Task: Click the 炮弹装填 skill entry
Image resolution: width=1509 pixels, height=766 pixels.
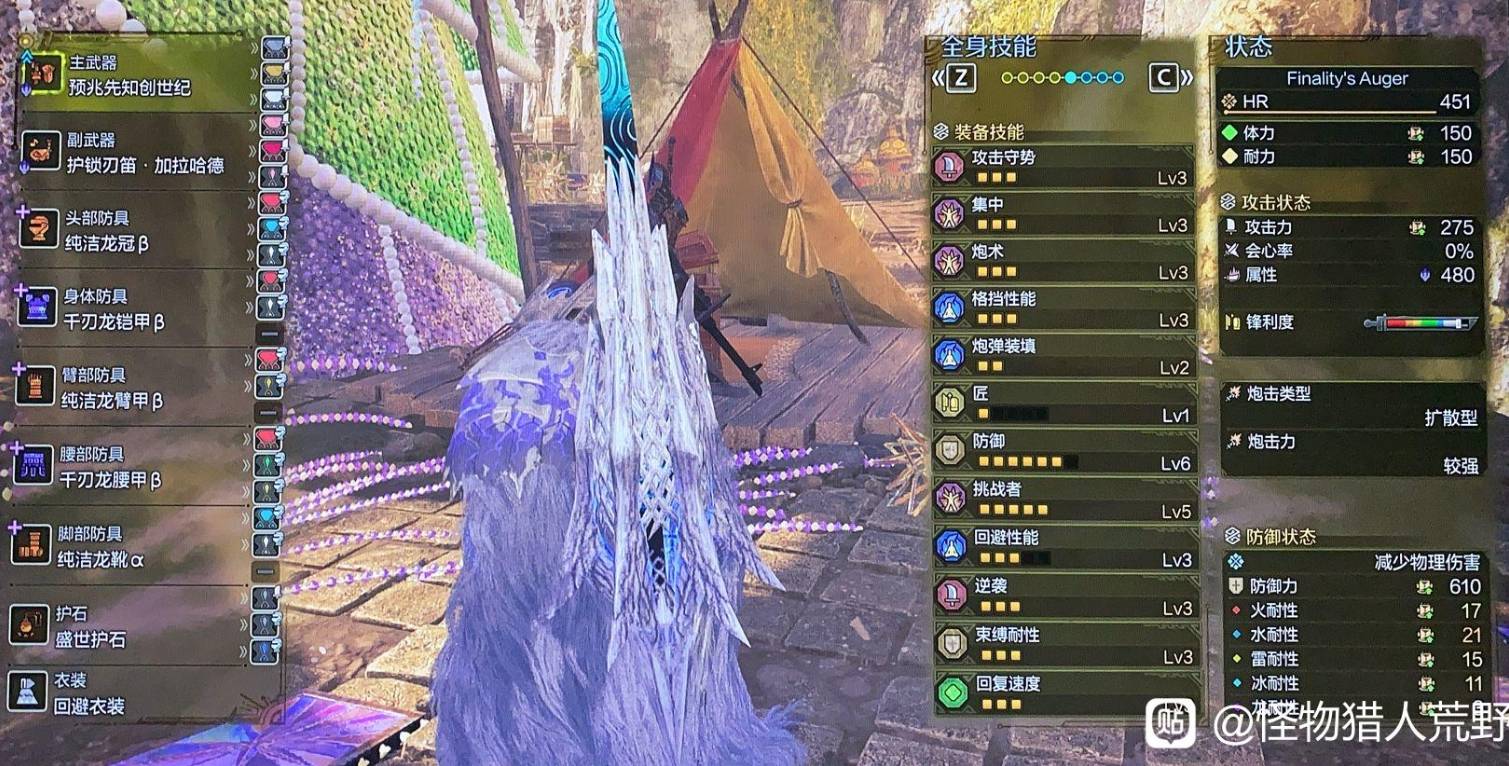Action: (x=1064, y=356)
